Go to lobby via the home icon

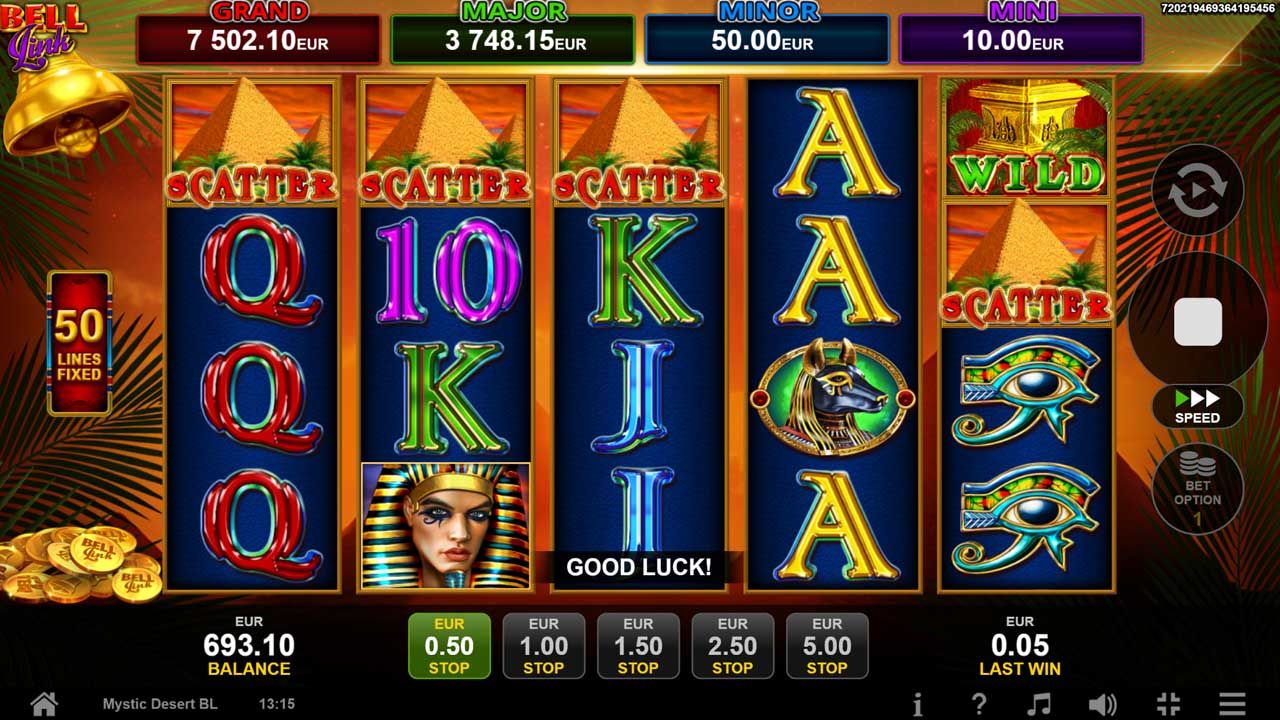point(44,704)
